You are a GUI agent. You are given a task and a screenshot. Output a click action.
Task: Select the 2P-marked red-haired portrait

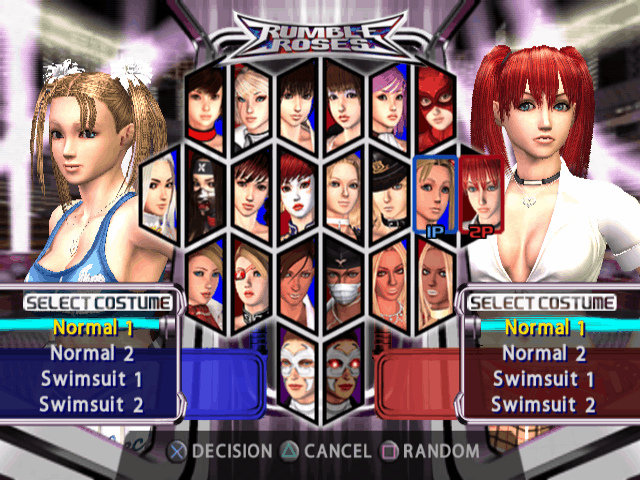[479, 192]
